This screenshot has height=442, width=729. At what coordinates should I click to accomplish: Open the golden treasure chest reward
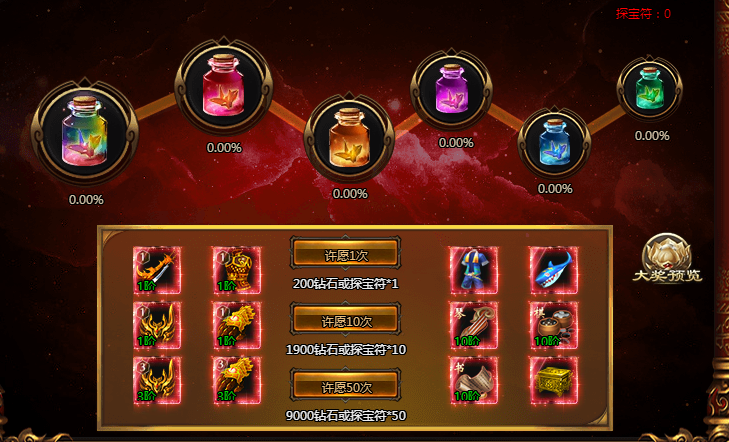tap(553, 381)
